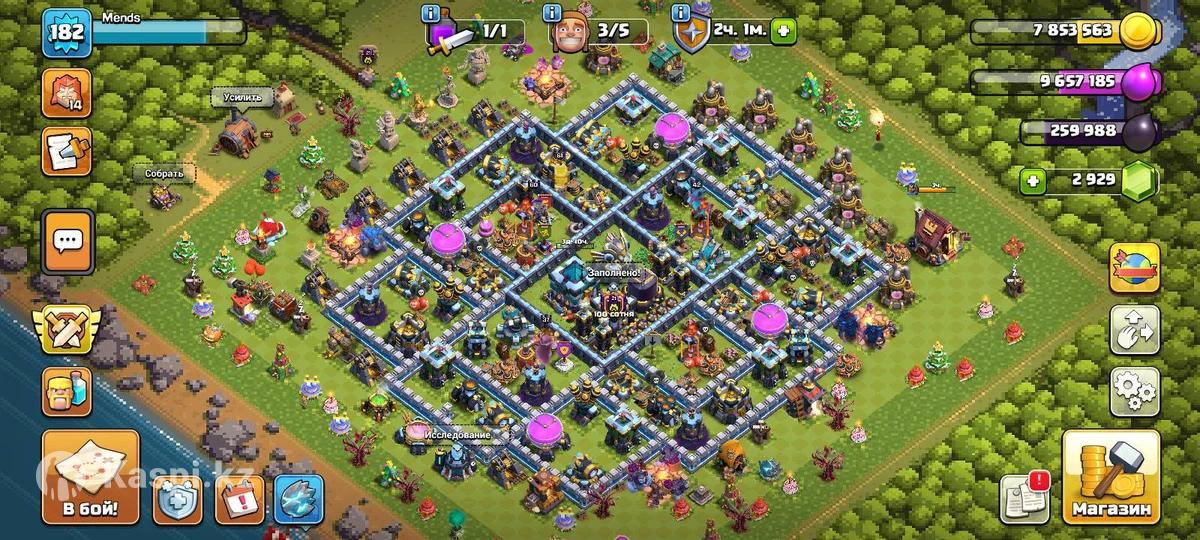
Task: Open the settings gear menu
Action: (x=1134, y=389)
